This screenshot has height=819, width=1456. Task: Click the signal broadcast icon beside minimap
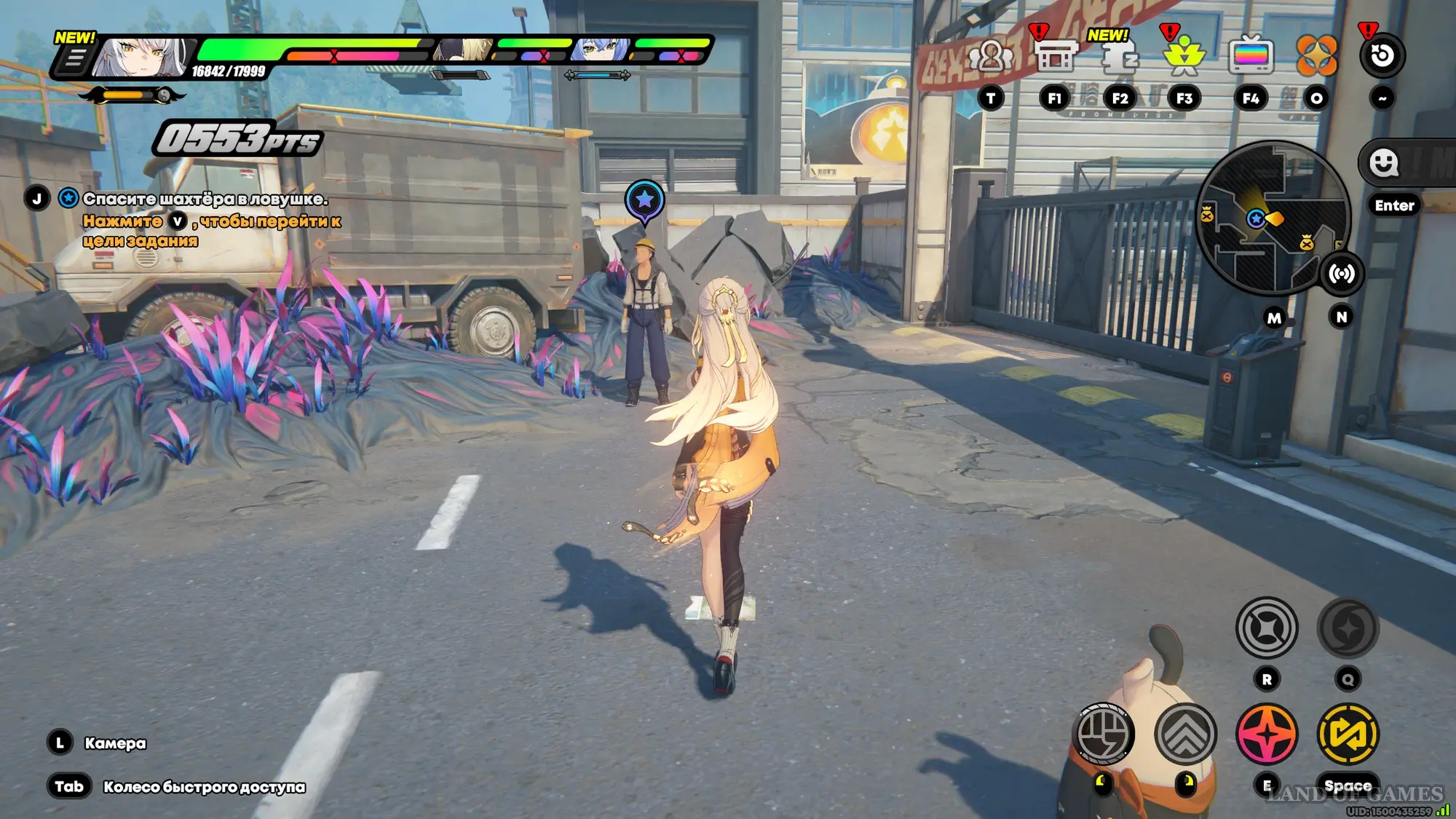[1341, 274]
